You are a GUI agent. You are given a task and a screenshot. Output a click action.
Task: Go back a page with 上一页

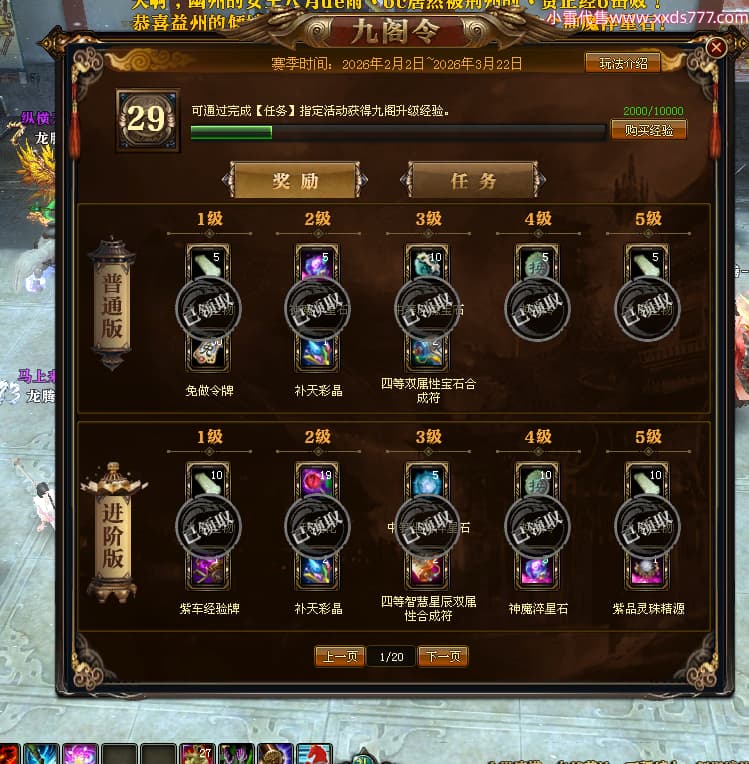tap(340, 657)
